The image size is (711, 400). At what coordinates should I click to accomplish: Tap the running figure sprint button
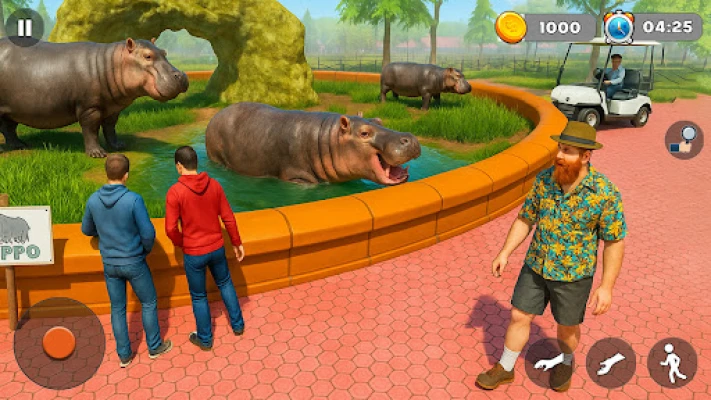672,362
